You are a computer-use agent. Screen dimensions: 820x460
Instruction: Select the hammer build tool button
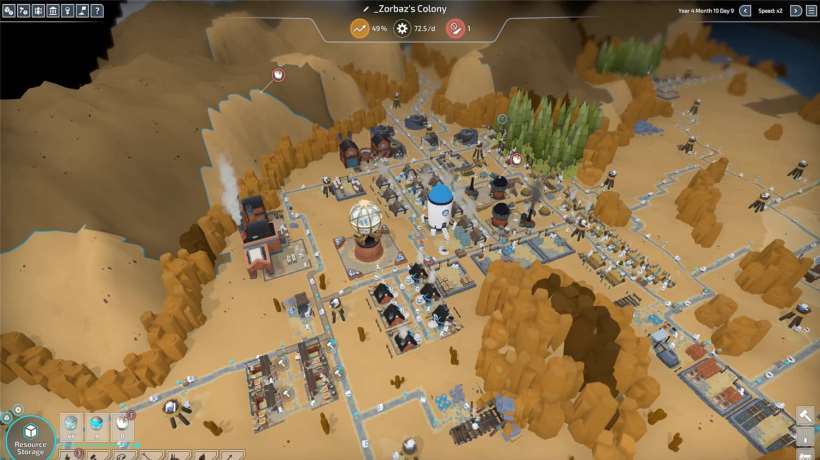pos(806,416)
